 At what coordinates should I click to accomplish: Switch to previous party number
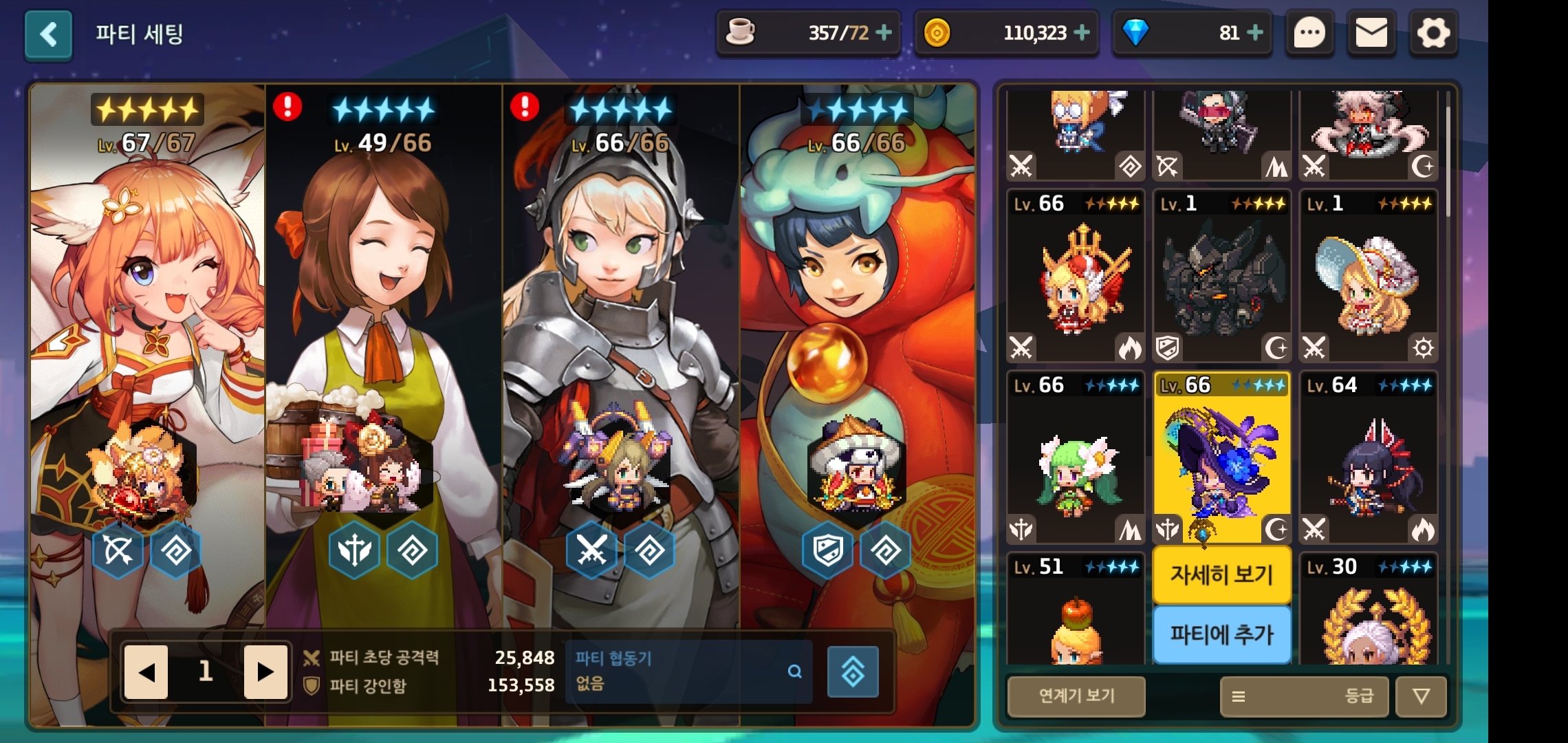click(146, 671)
